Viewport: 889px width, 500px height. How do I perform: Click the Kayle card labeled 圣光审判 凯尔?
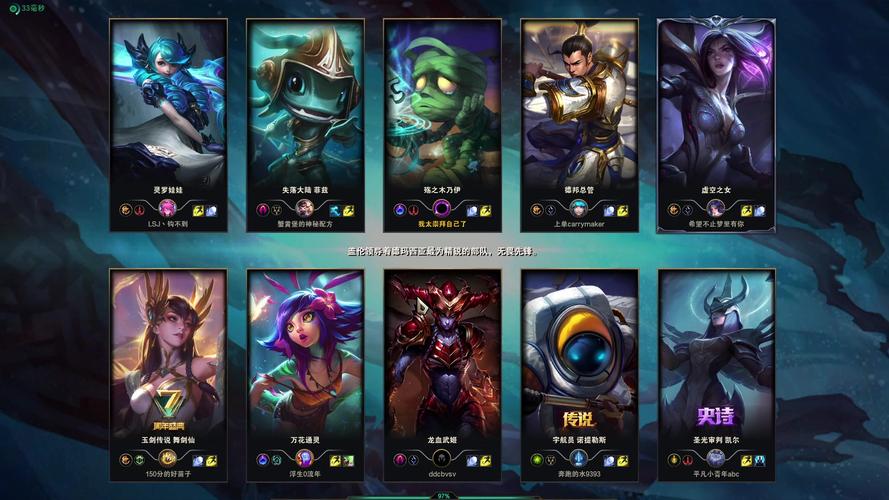click(716, 350)
